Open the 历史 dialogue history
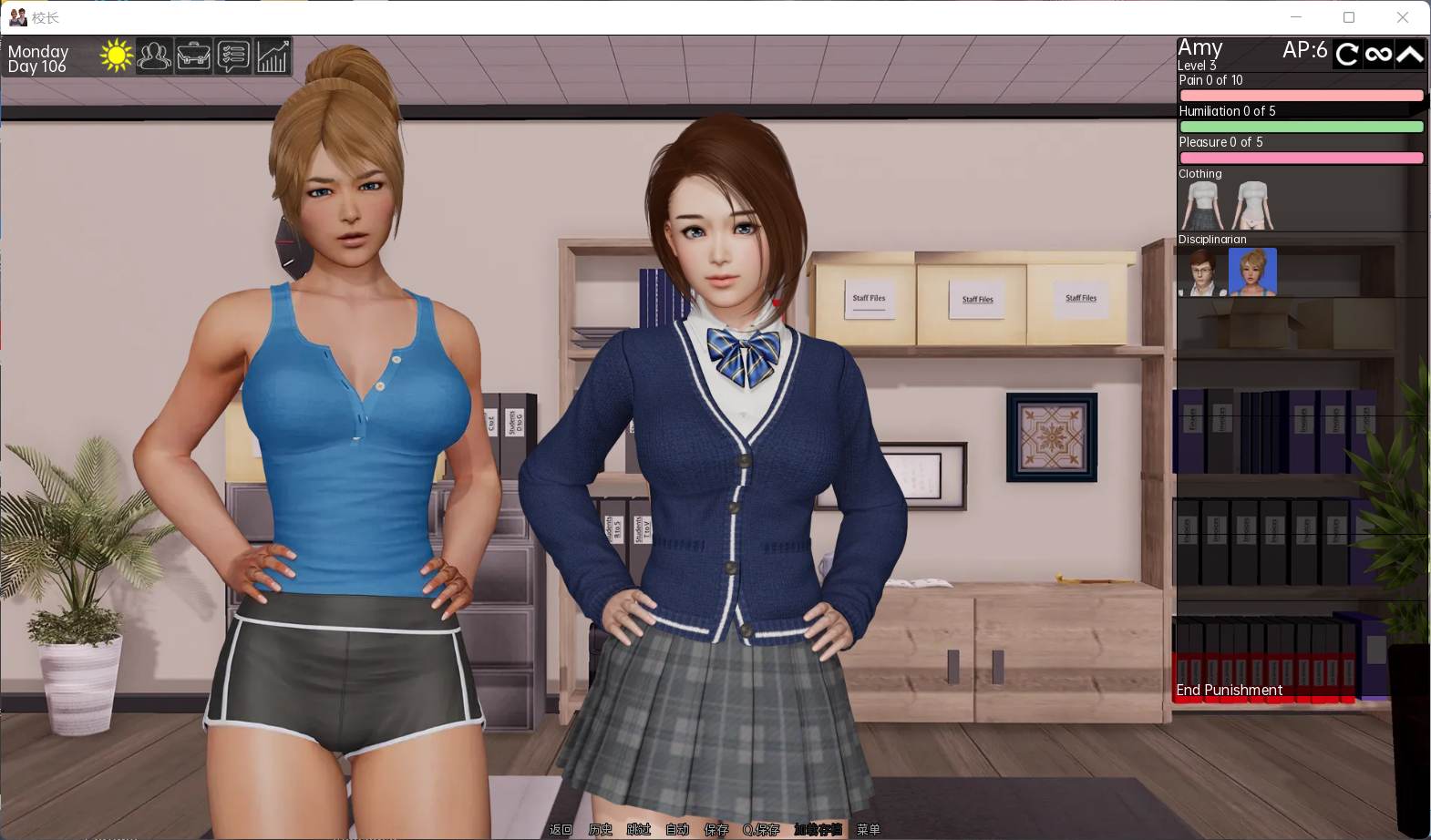Viewport: 1431px width, 840px height. [x=599, y=830]
